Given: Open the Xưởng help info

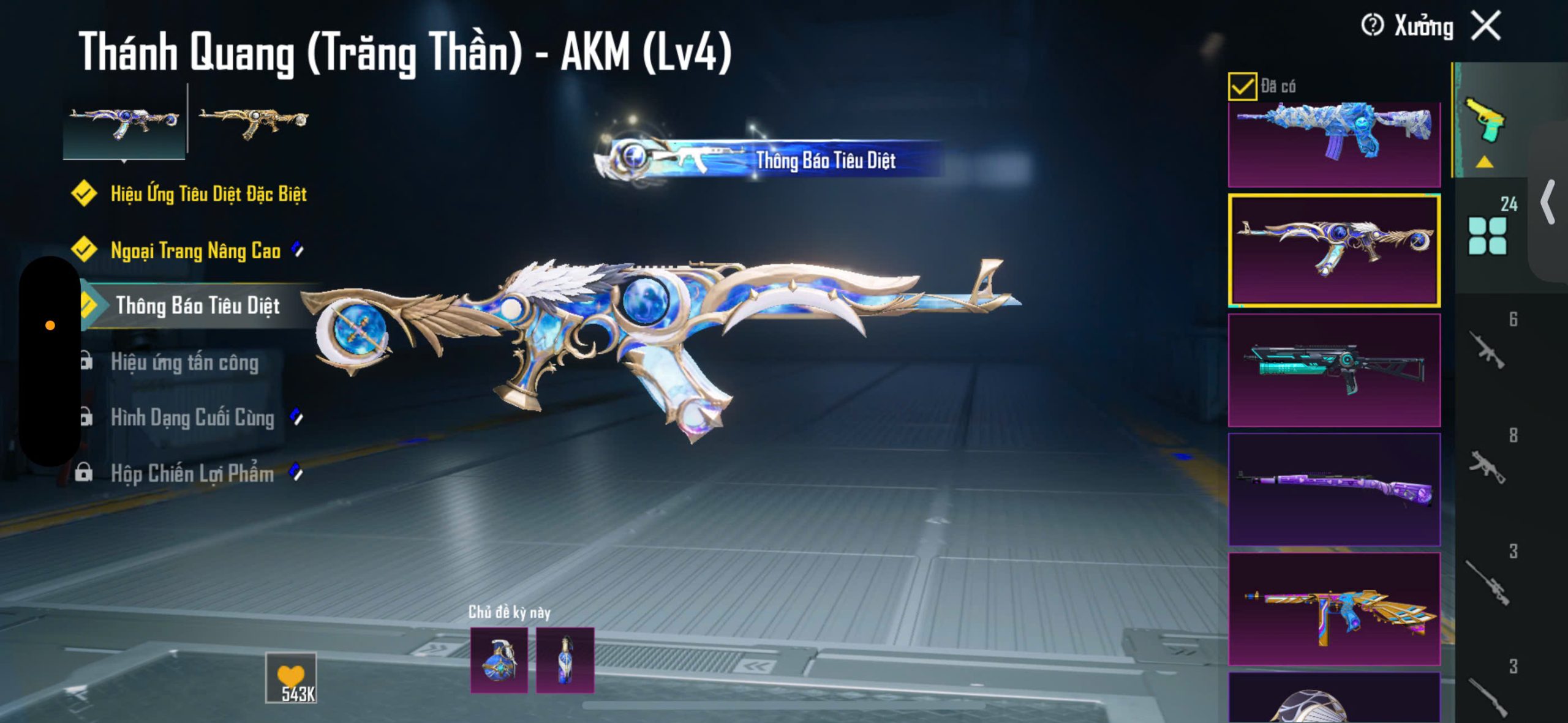Looking at the screenshot, I should coord(1372,26).
